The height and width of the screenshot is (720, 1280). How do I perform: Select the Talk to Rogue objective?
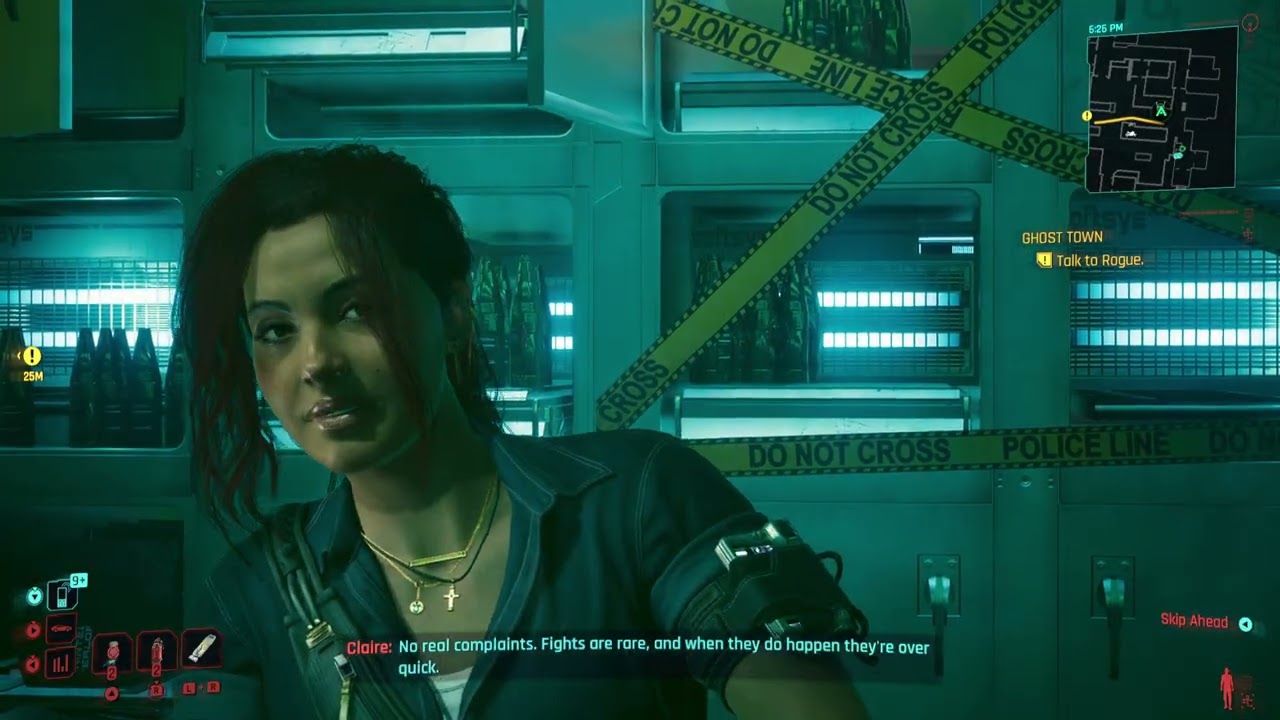(x=1099, y=260)
